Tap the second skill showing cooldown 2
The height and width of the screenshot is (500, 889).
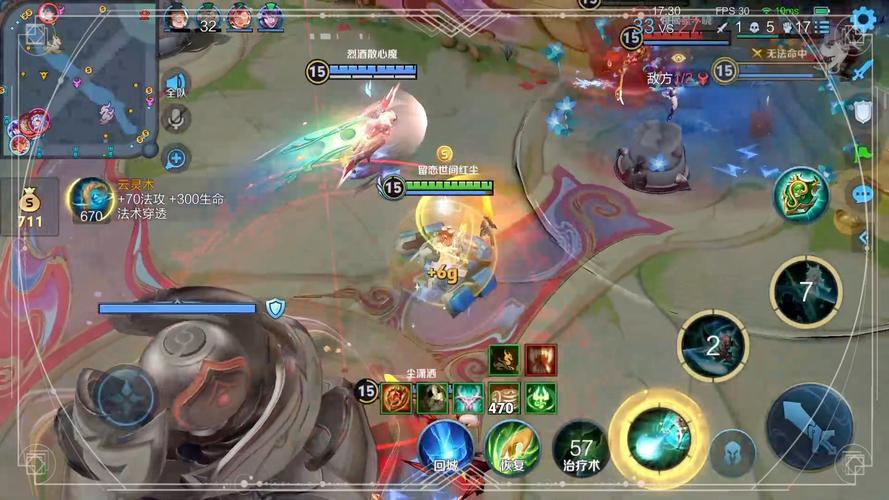click(713, 346)
